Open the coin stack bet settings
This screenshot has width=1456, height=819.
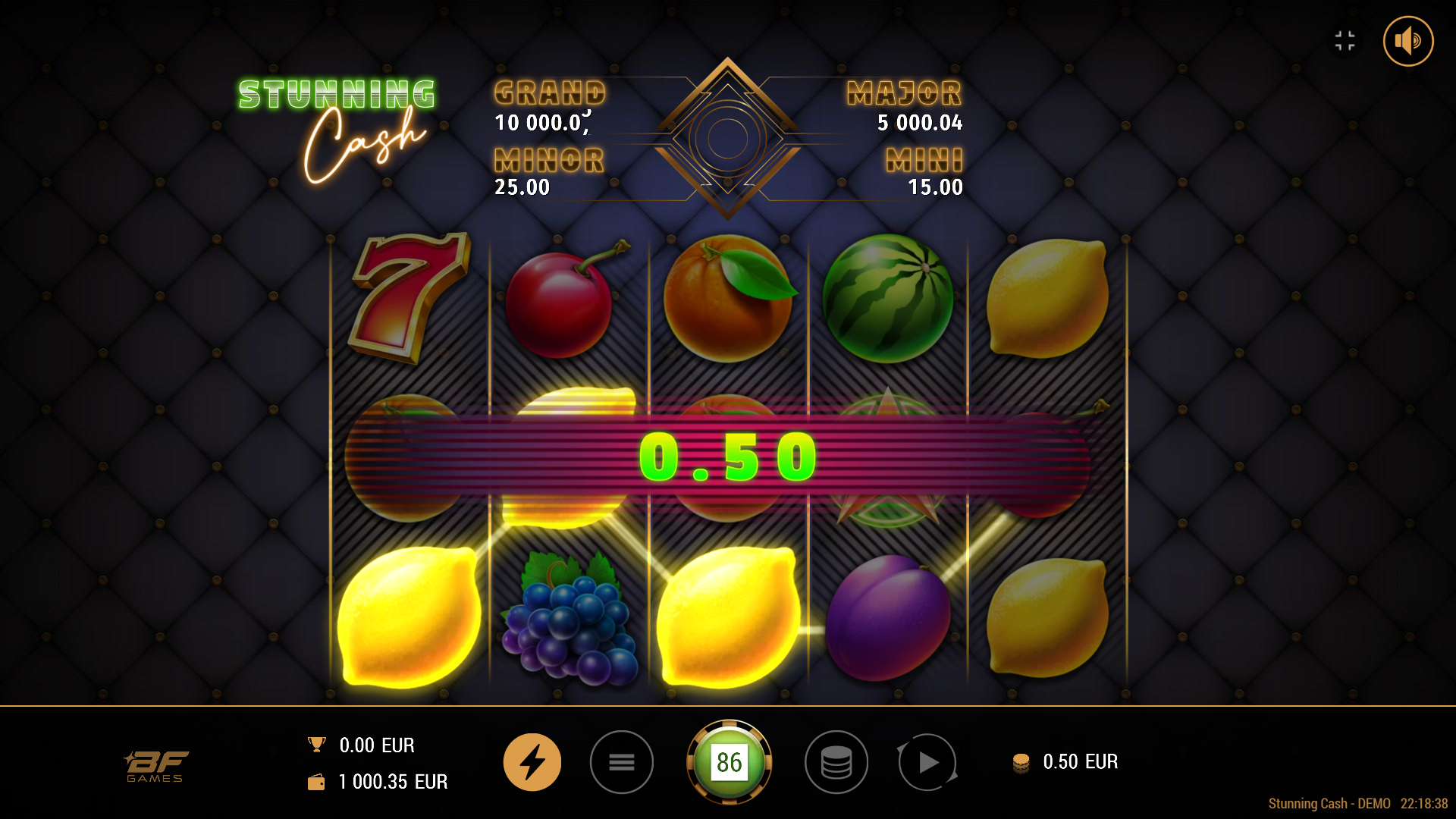coord(836,762)
